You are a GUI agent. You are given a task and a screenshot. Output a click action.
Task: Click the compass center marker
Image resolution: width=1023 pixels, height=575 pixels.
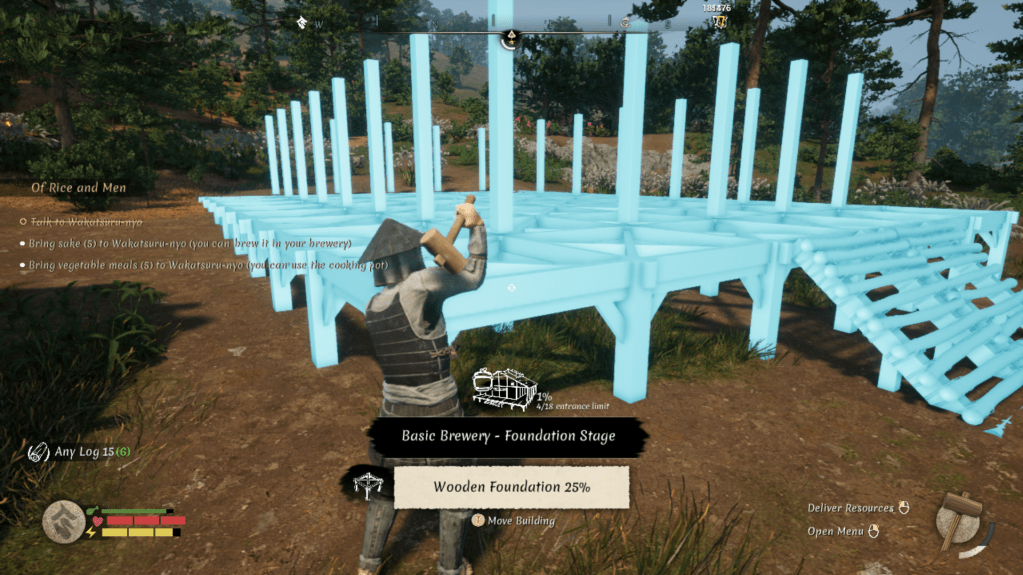(510, 38)
